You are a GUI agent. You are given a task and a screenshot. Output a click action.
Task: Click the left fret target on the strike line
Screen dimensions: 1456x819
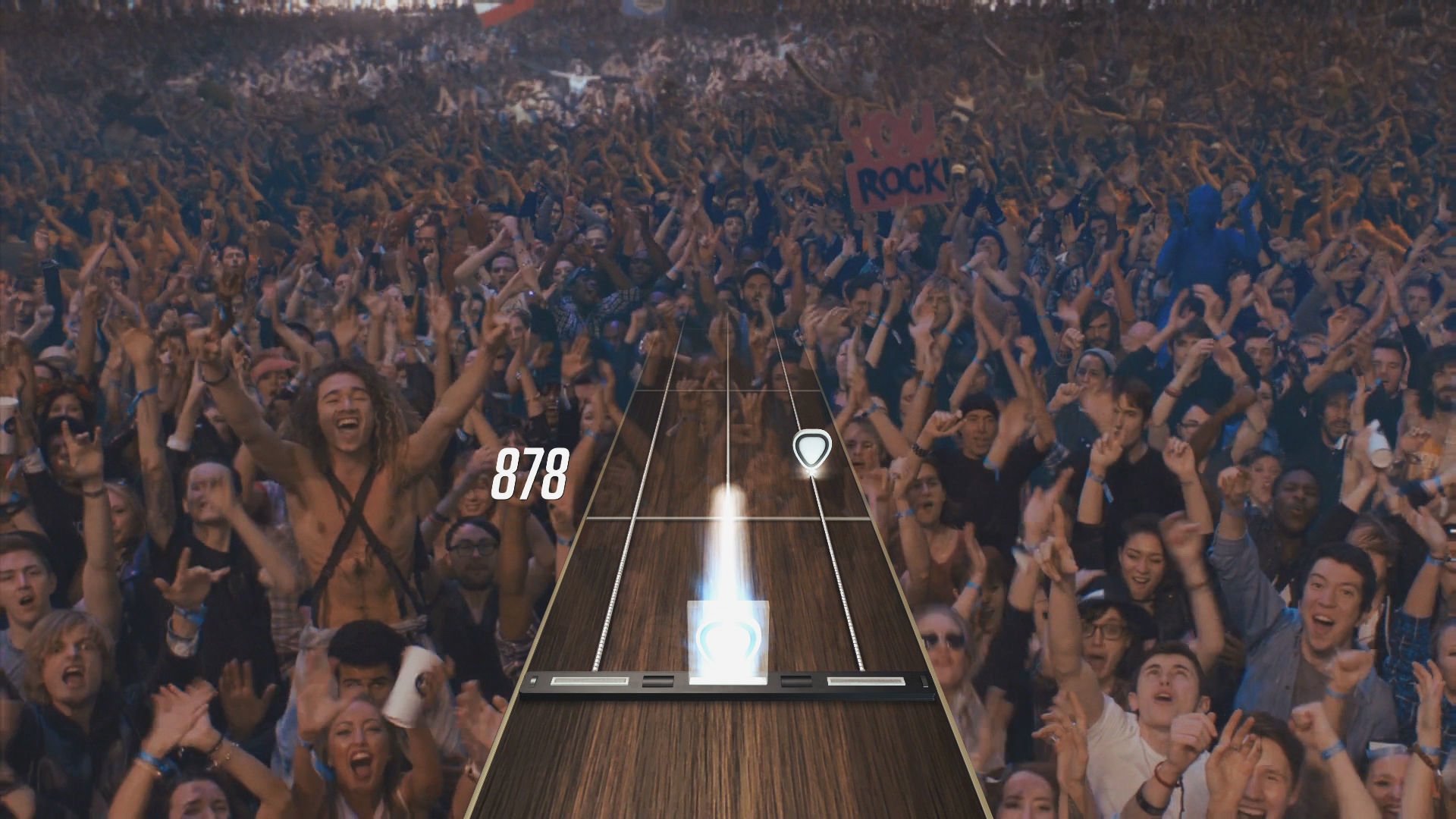588,682
